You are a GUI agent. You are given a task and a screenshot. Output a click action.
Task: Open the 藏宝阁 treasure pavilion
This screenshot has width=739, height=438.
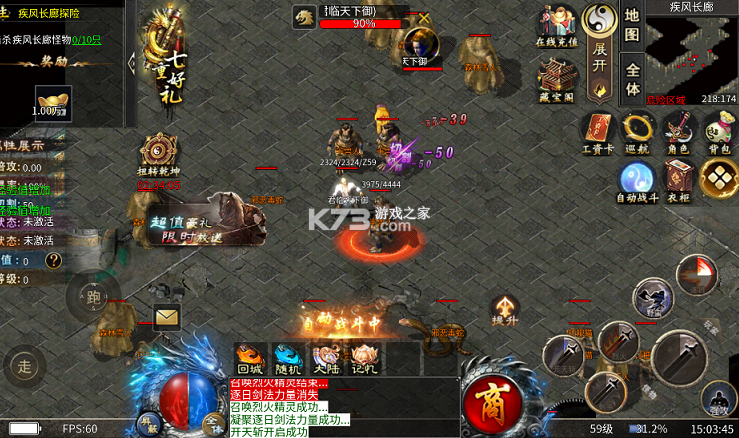coord(556,79)
